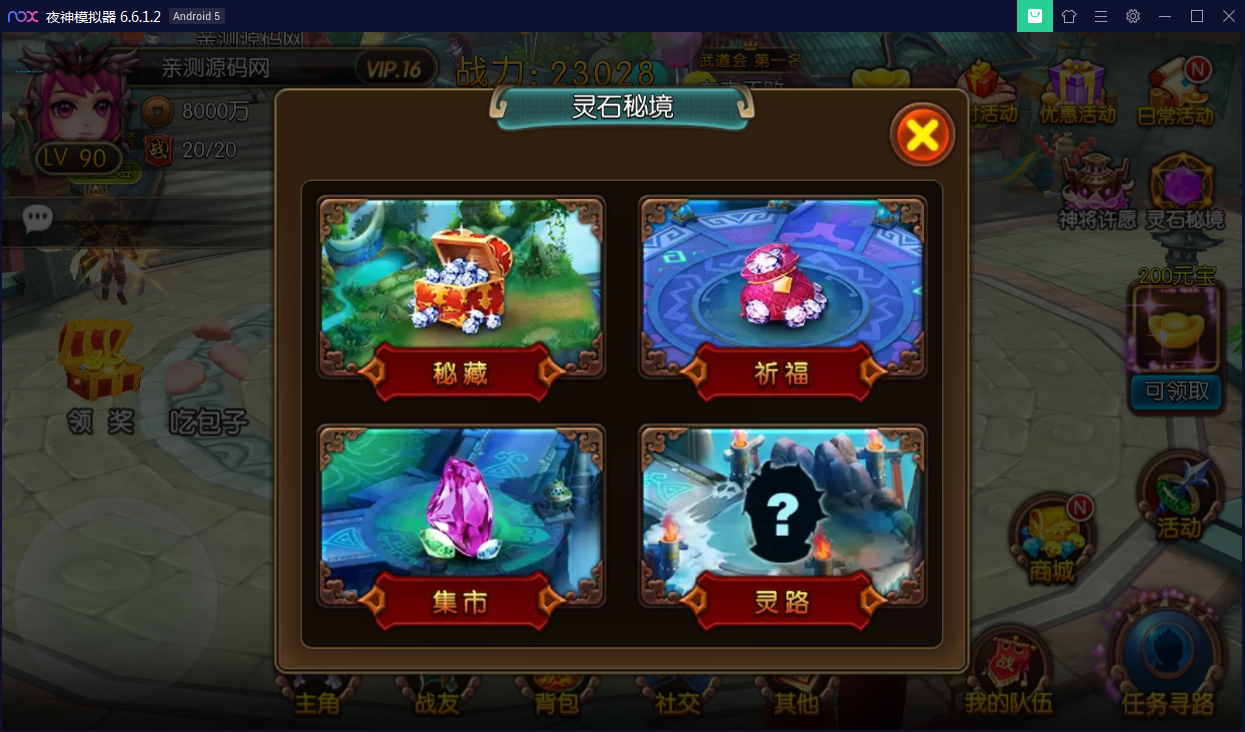Open Nox emulator settings gear
The width and height of the screenshot is (1245, 732).
(1132, 16)
